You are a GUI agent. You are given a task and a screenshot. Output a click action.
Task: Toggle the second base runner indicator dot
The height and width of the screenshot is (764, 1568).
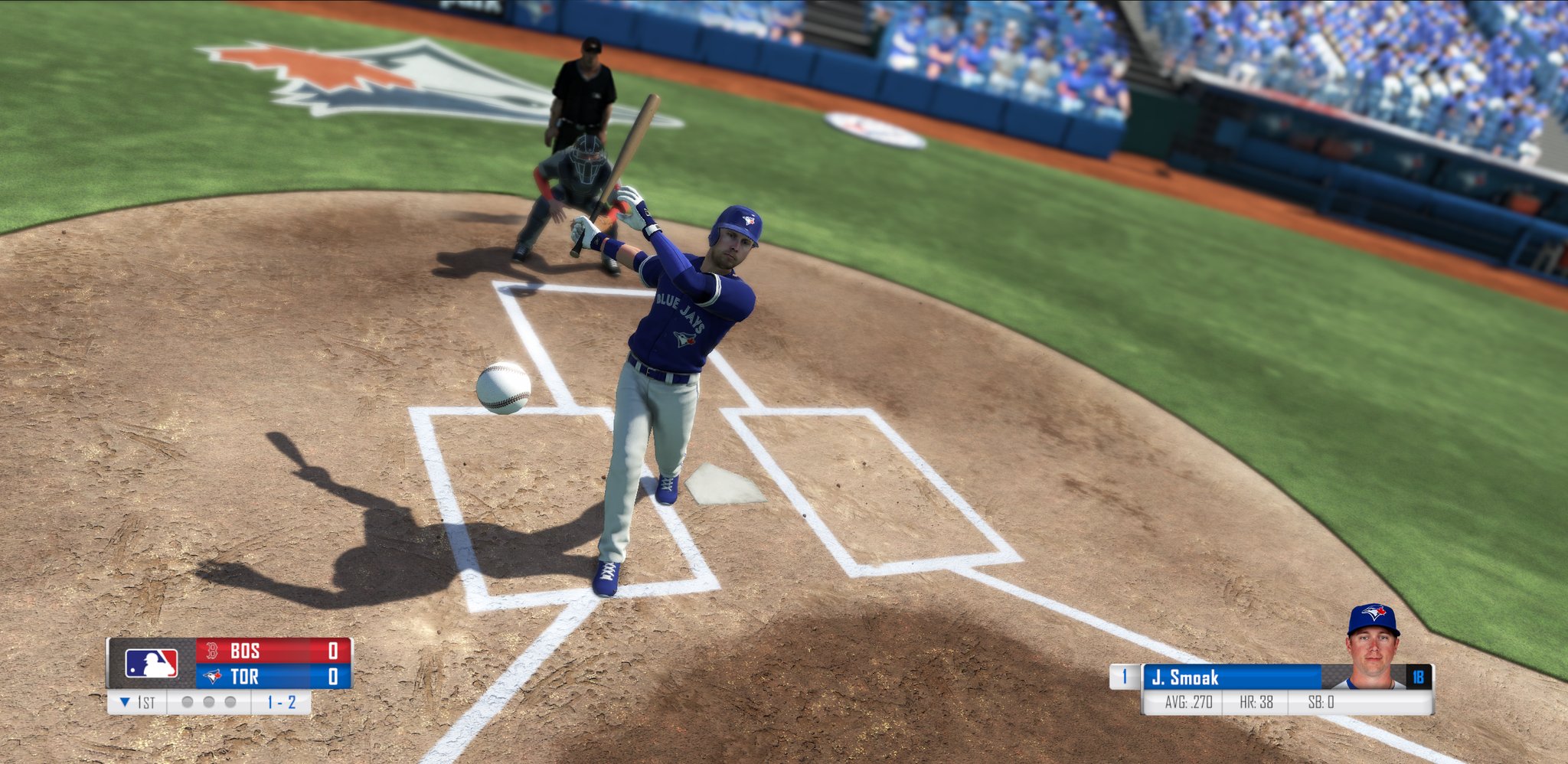tap(207, 704)
